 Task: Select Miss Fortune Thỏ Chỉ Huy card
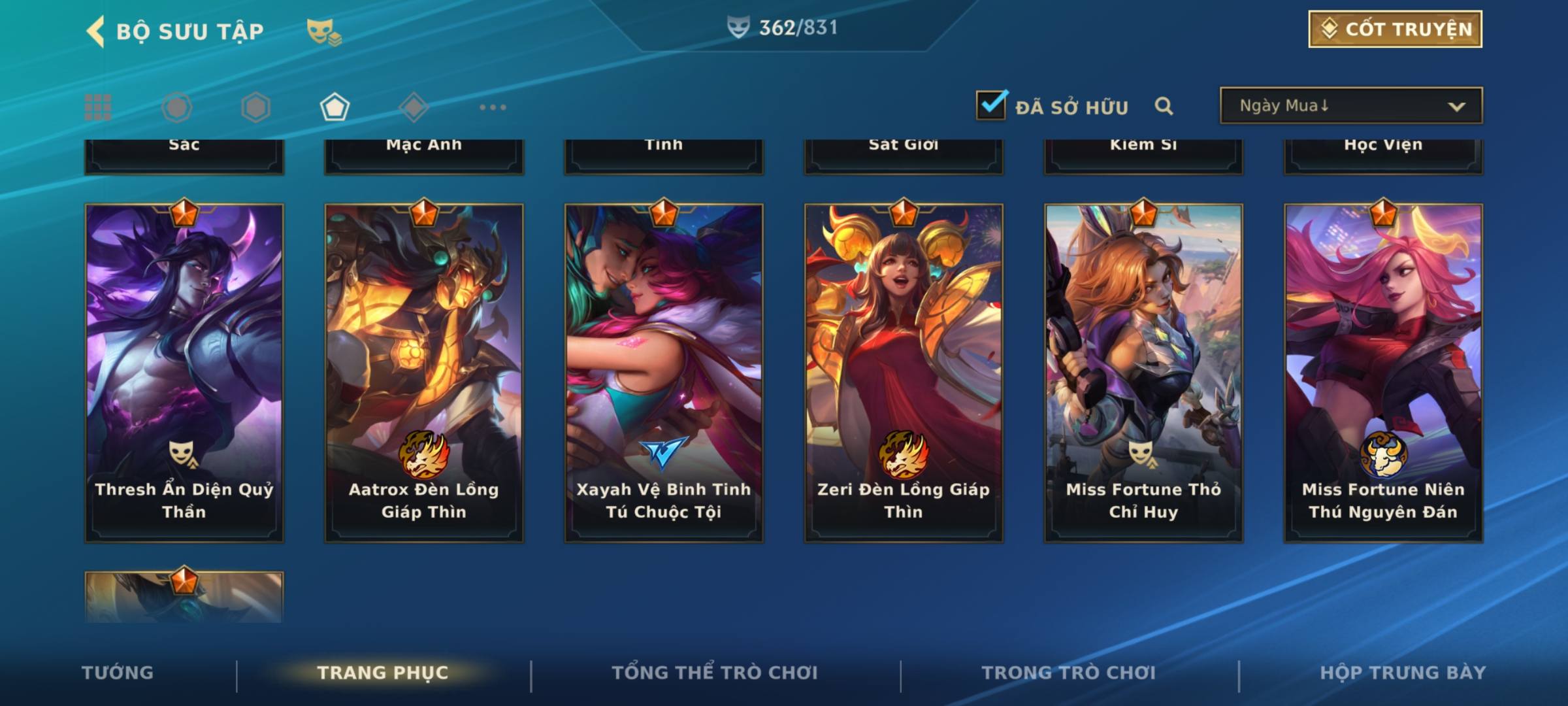(1143, 373)
